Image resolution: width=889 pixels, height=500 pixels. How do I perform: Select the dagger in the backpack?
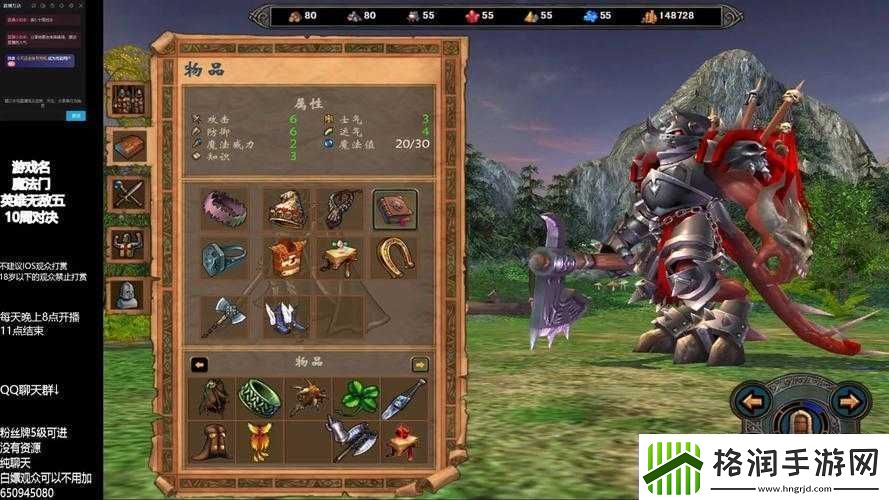(x=404, y=396)
